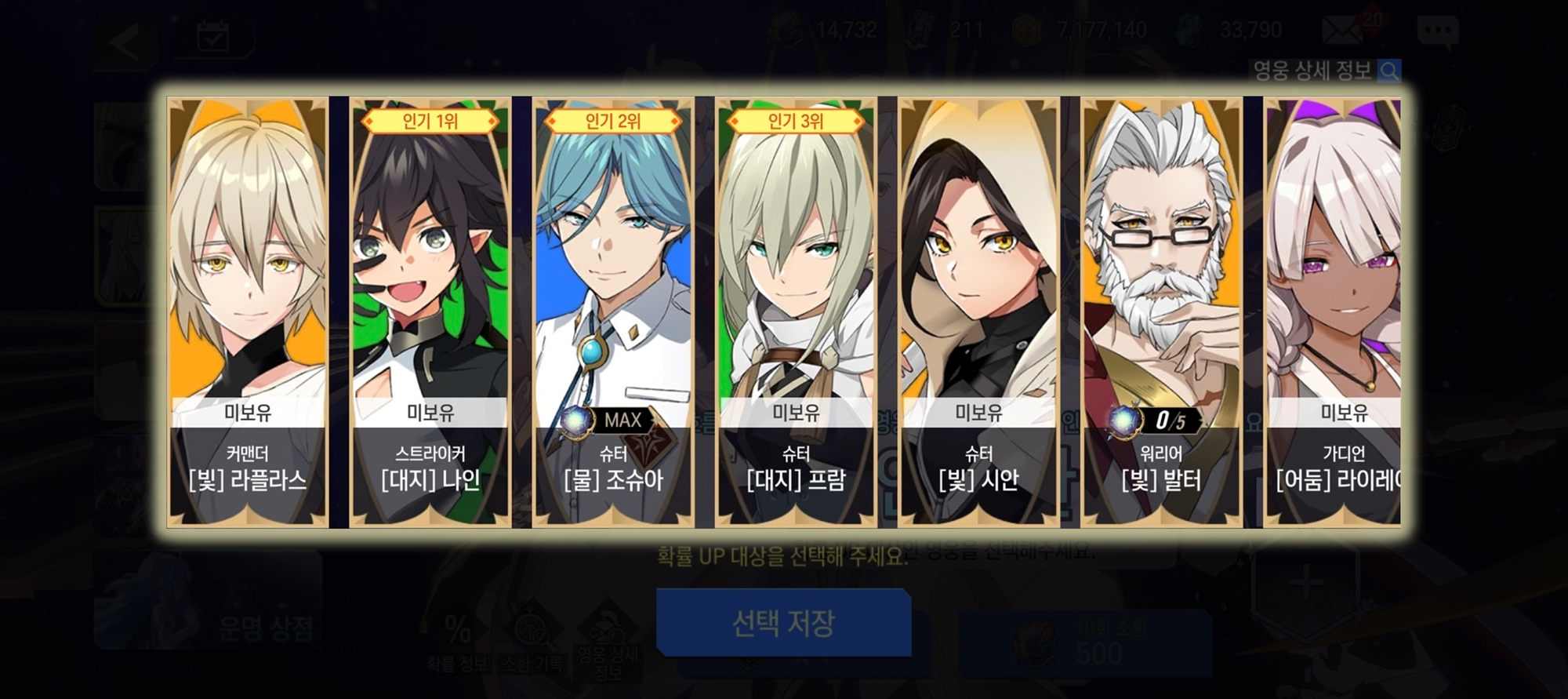Pick the [빛] 발터 warrior card
Screen dimensions: 1568x699
pos(1161,311)
